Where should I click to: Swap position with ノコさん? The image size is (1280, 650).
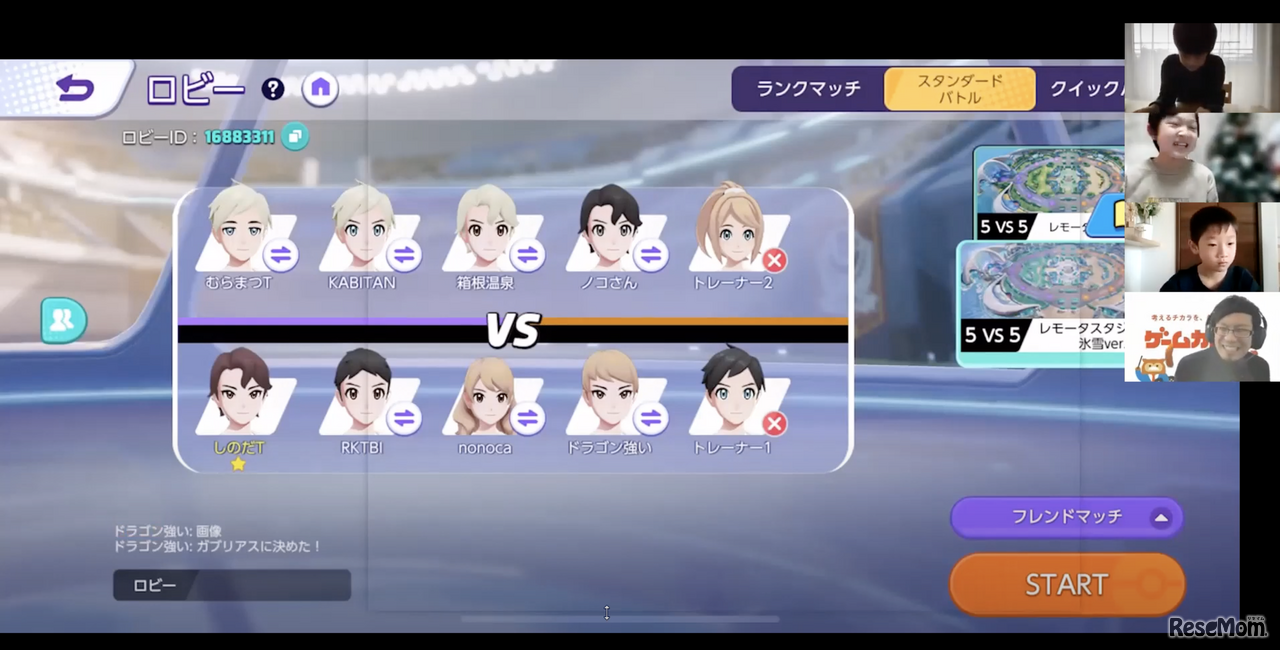coord(651,256)
